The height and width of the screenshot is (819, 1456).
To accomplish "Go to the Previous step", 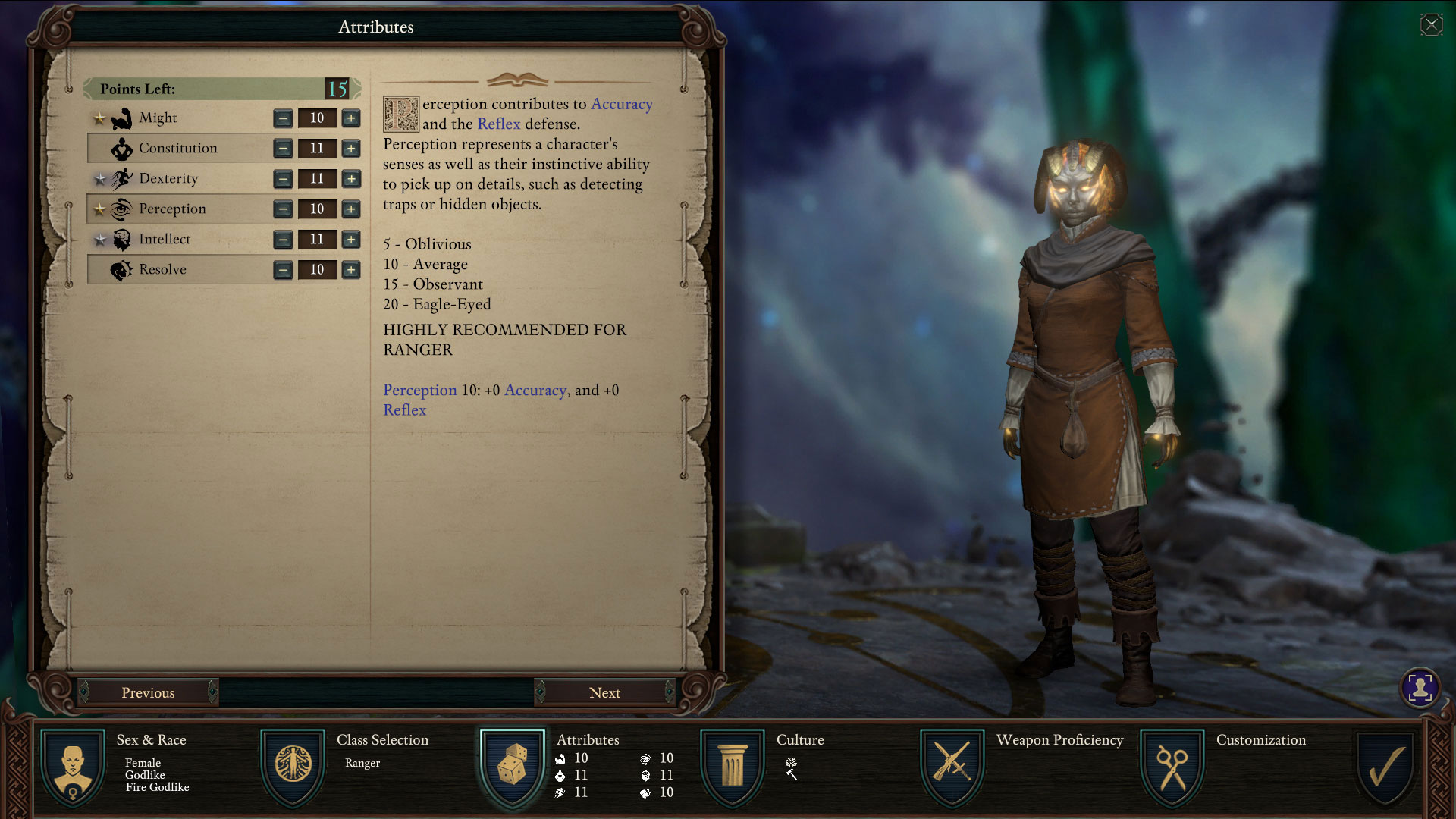I will coord(148,692).
